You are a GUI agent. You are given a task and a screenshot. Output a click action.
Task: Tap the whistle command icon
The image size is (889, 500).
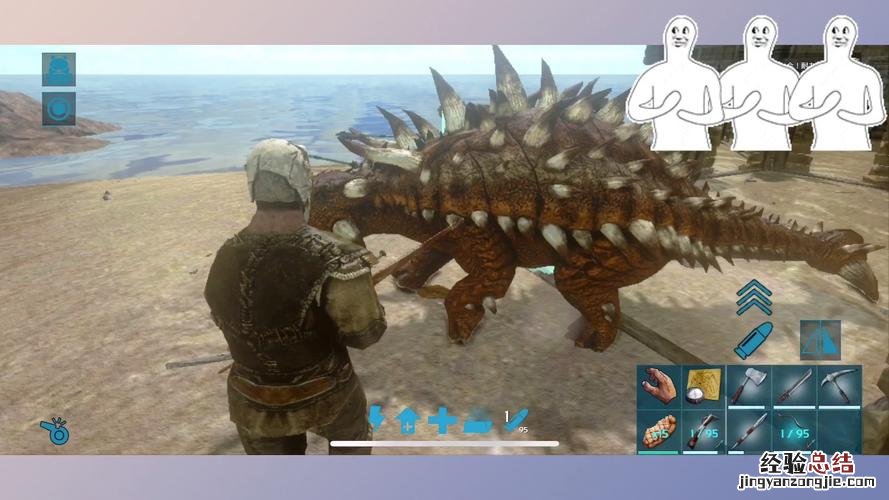[x=54, y=430]
